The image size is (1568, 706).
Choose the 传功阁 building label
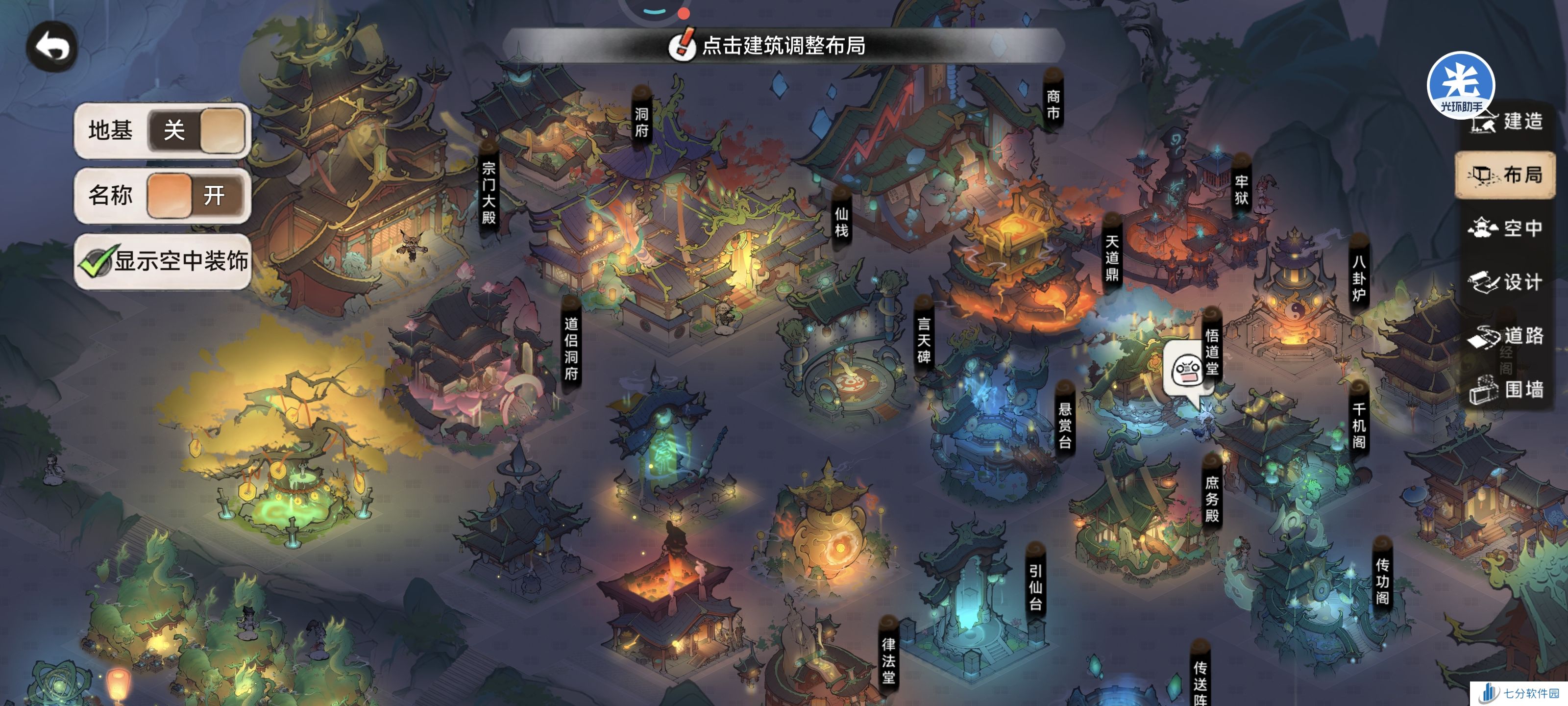(x=1382, y=580)
